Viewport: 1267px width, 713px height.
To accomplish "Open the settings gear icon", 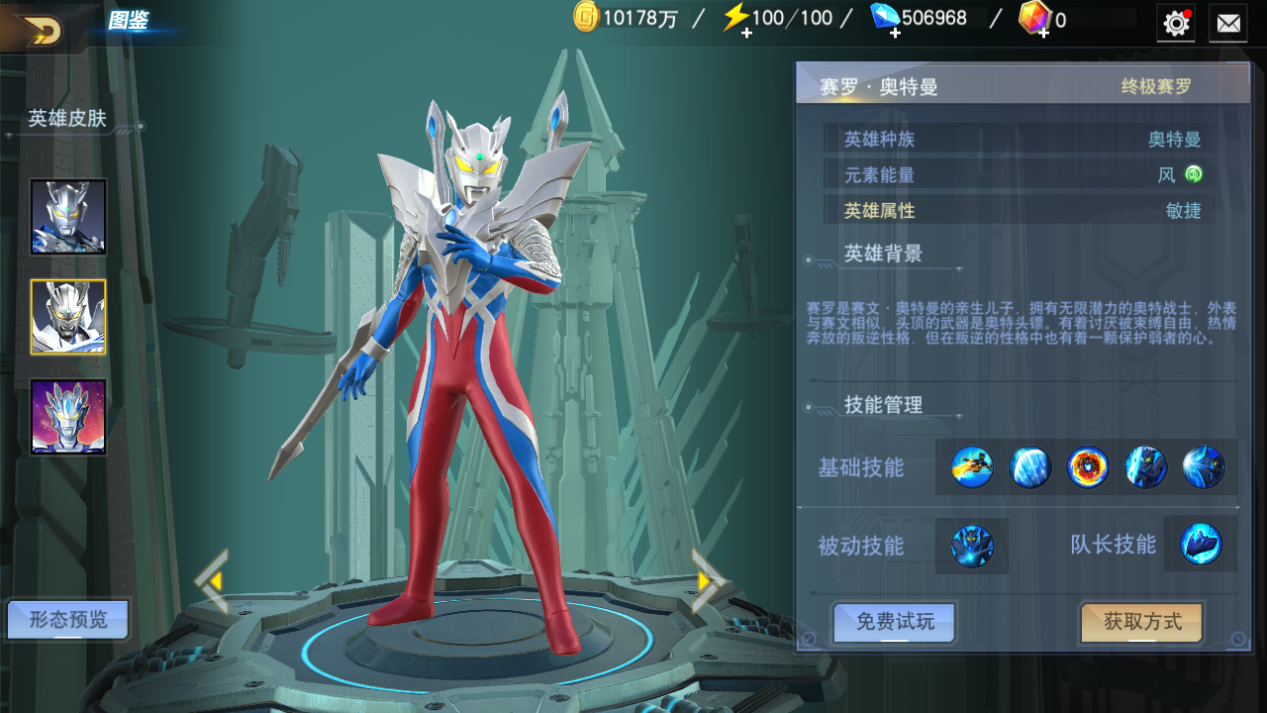I will [1176, 22].
